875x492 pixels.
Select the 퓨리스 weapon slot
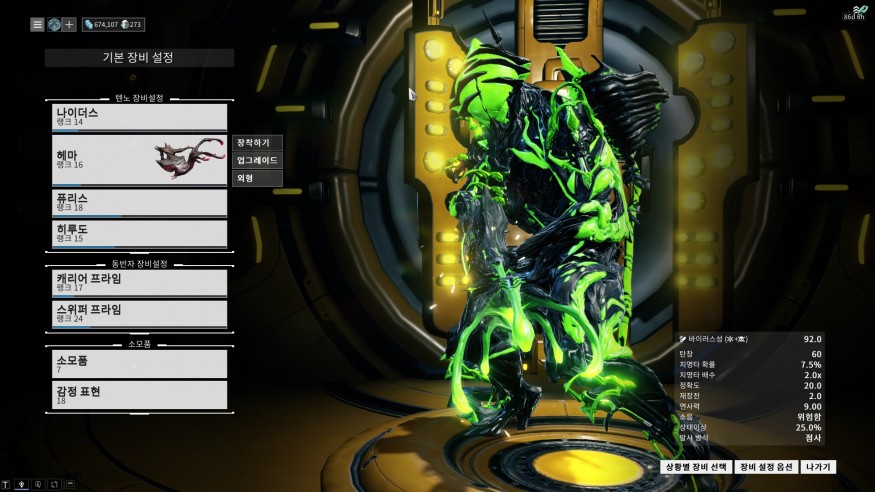click(x=140, y=202)
